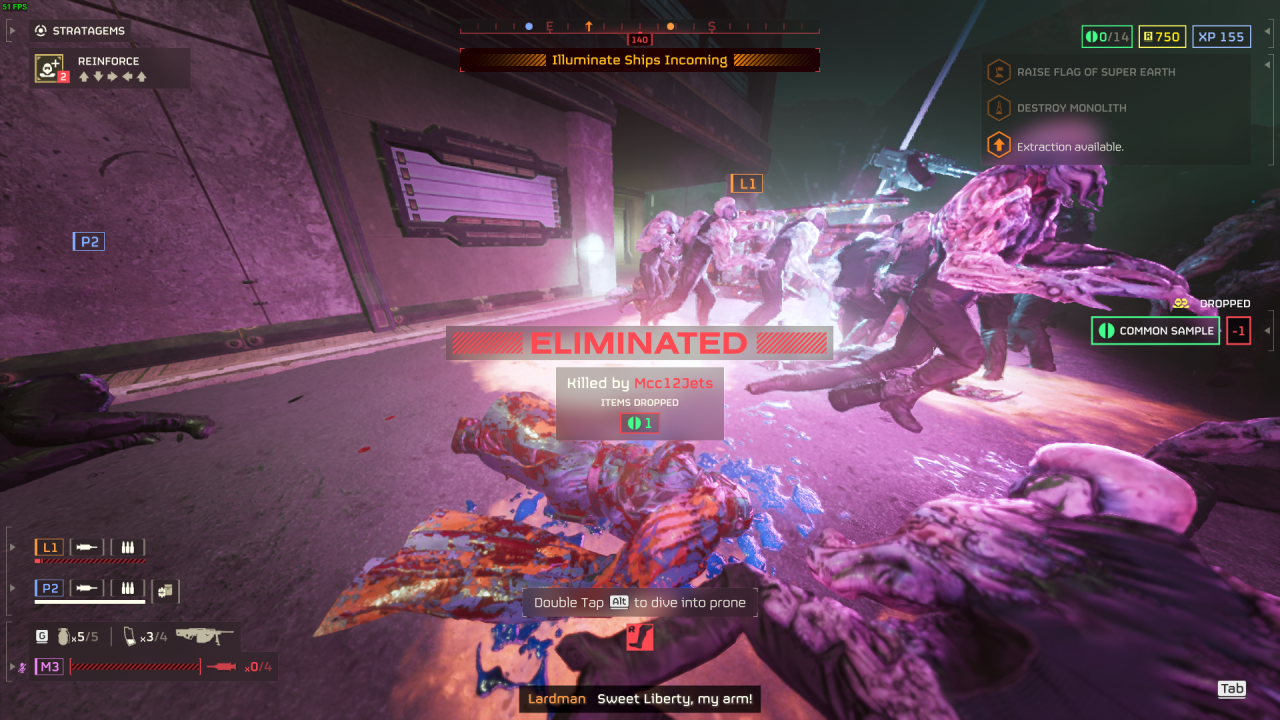The height and width of the screenshot is (720, 1280).
Task: Click the equipped machine gun weapon icon
Action: click(x=204, y=636)
